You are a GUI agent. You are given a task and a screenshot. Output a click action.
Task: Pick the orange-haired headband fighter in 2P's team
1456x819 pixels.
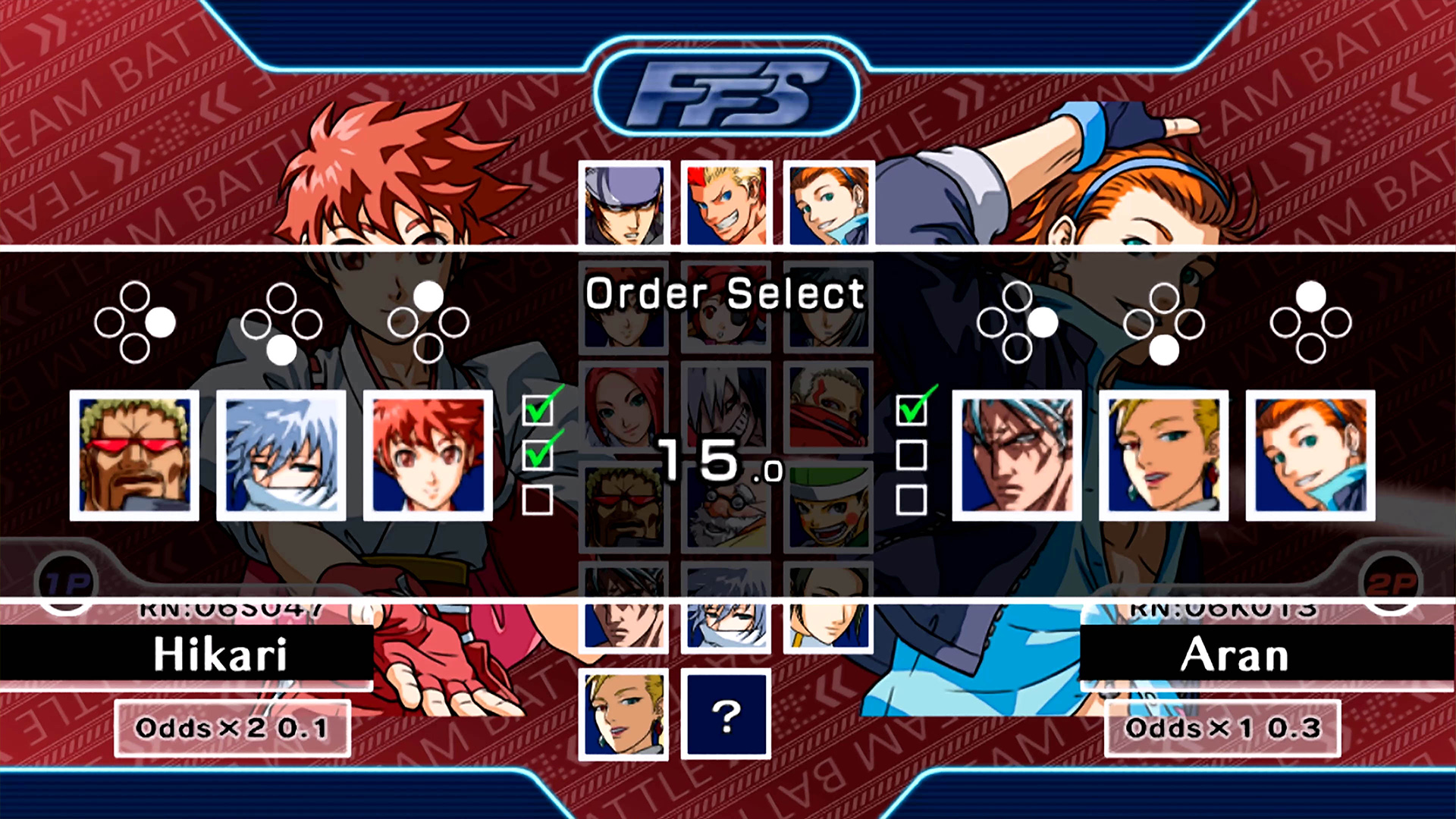pos(1310,456)
